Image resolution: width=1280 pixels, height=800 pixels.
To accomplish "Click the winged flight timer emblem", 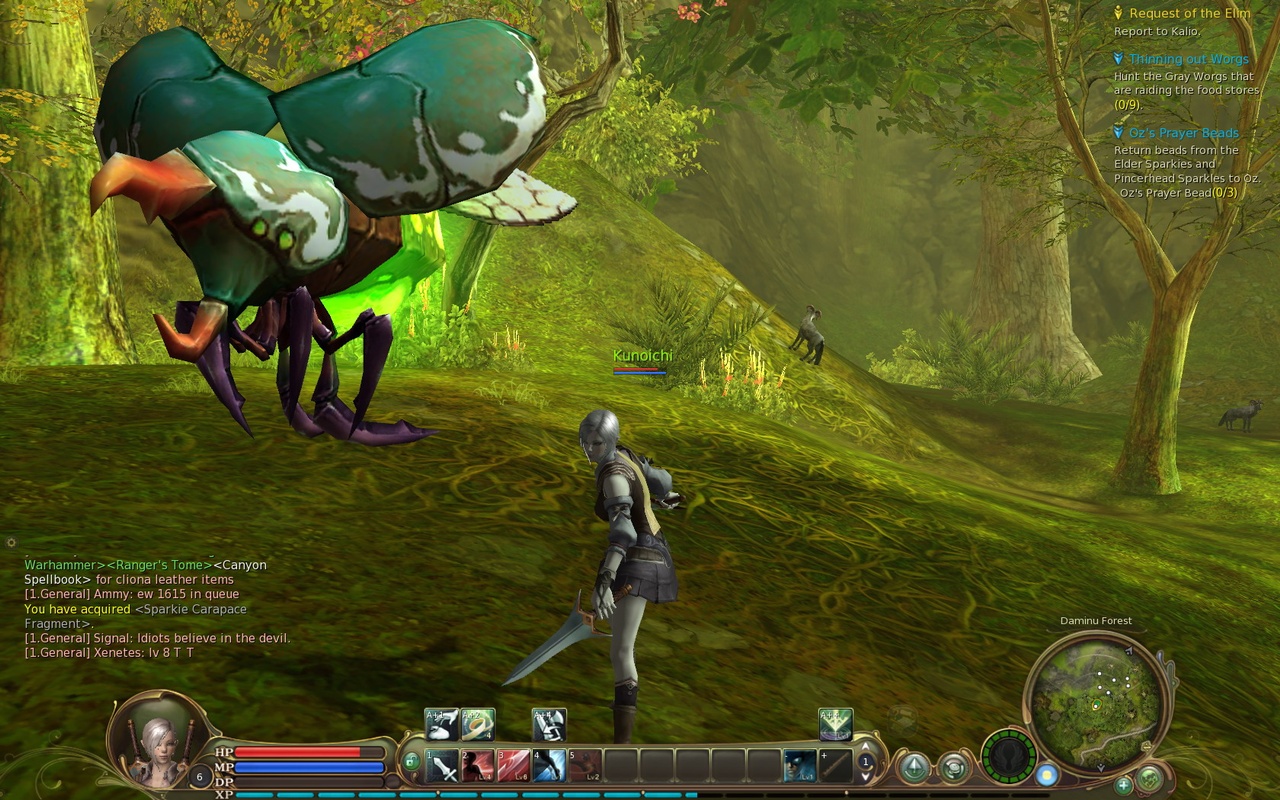I will 1008,758.
